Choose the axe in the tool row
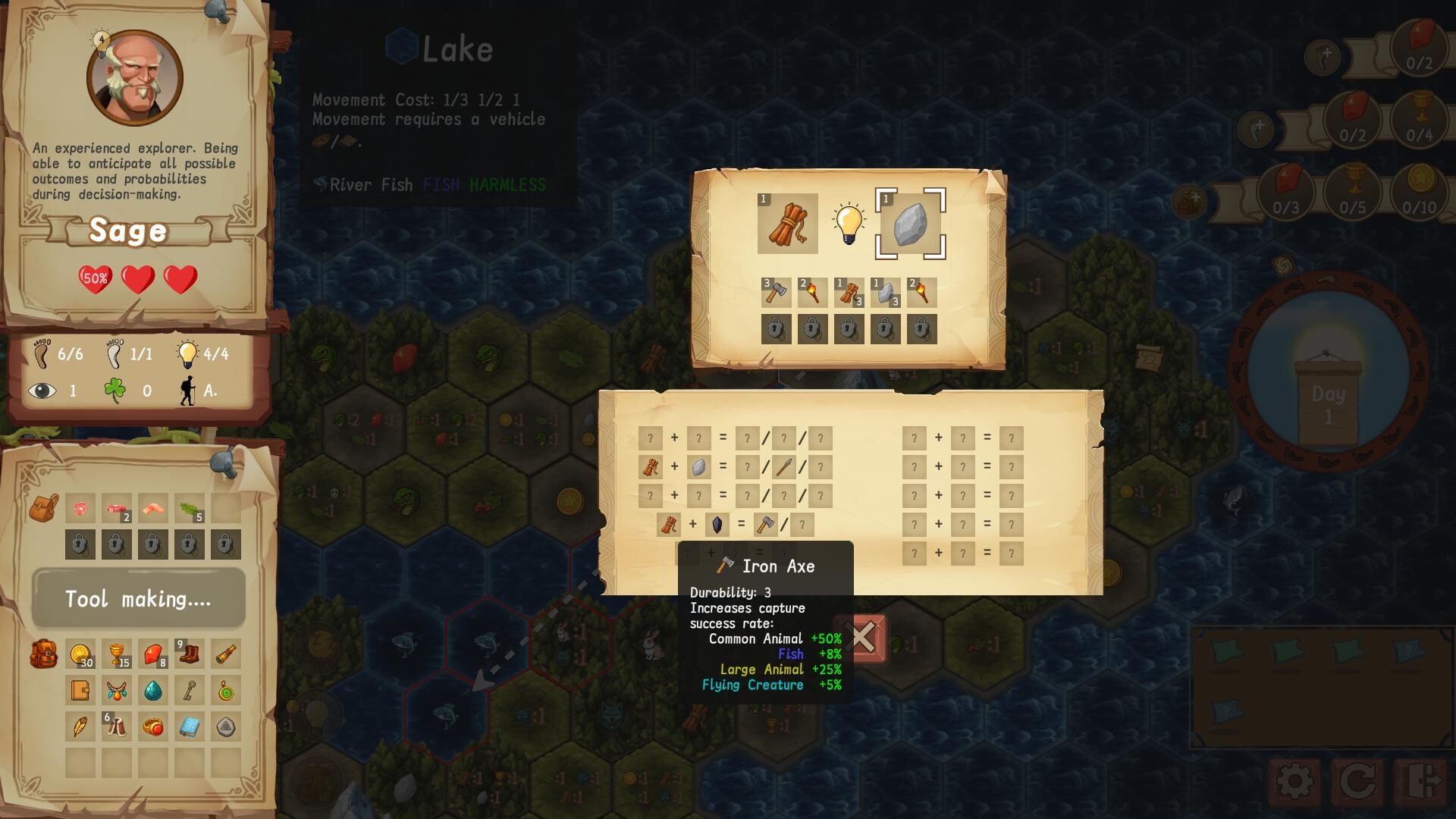The height and width of the screenshot is (819, 1456). (x=776, y=293)
